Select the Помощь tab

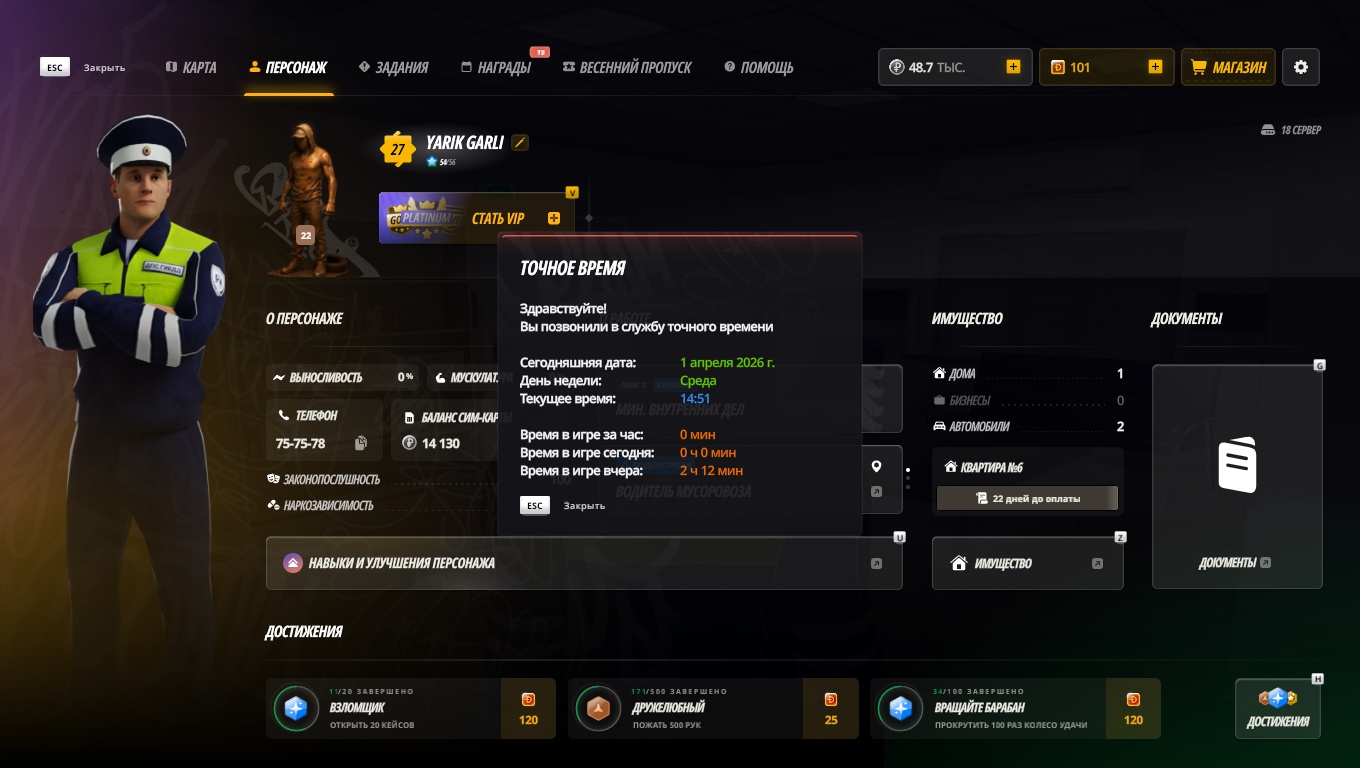click(758, 67)
